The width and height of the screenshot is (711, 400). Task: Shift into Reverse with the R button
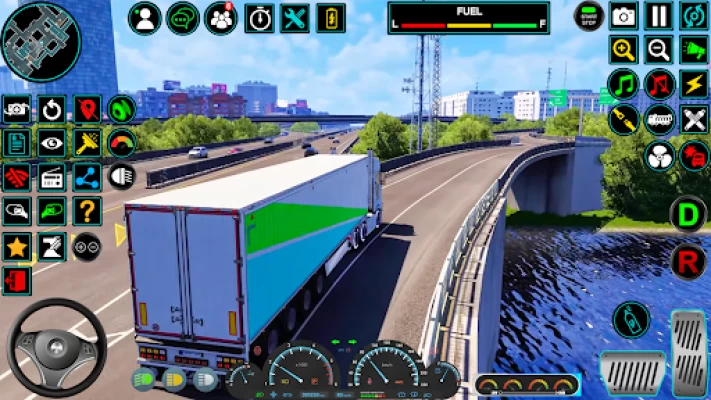coord(688,261)
